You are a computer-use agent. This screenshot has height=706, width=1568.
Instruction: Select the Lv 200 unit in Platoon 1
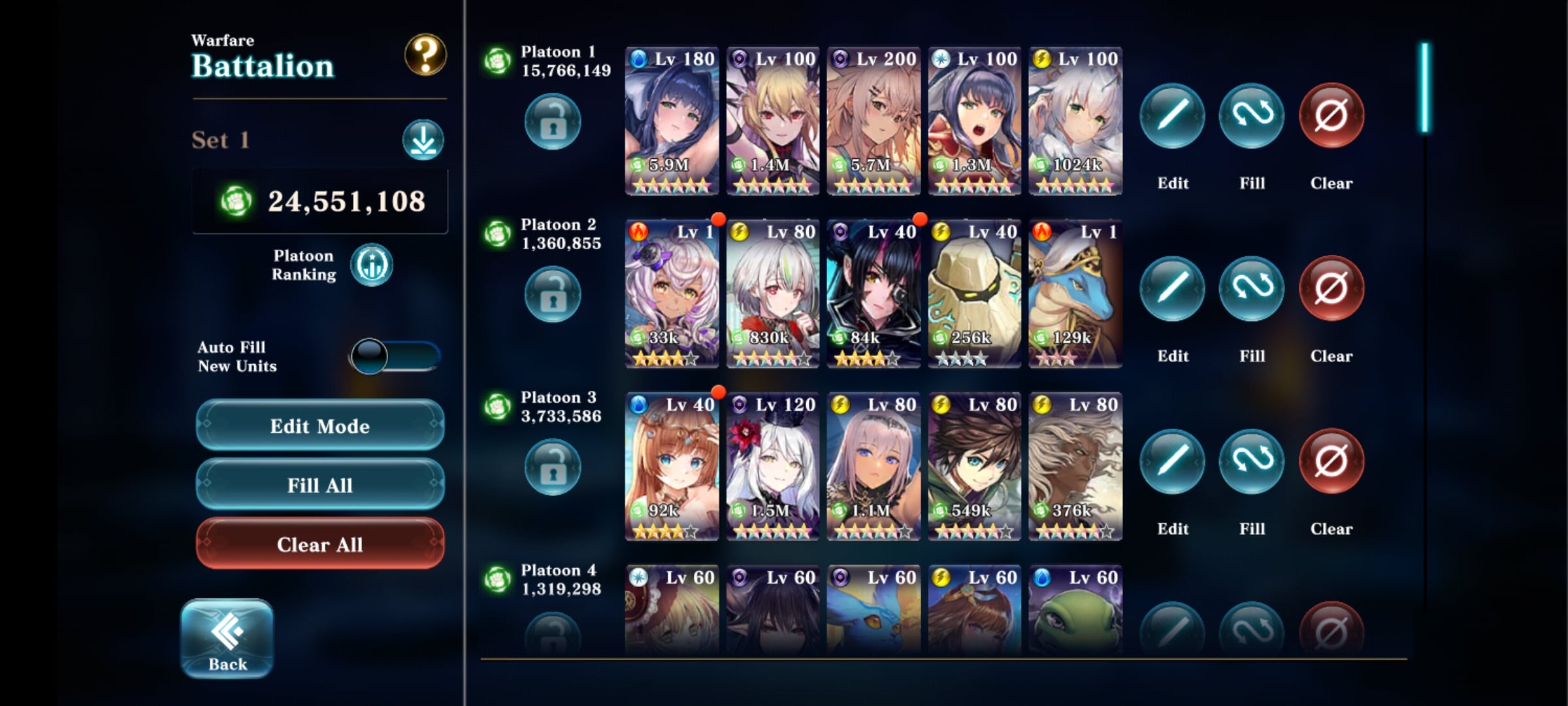pos(874,121)
